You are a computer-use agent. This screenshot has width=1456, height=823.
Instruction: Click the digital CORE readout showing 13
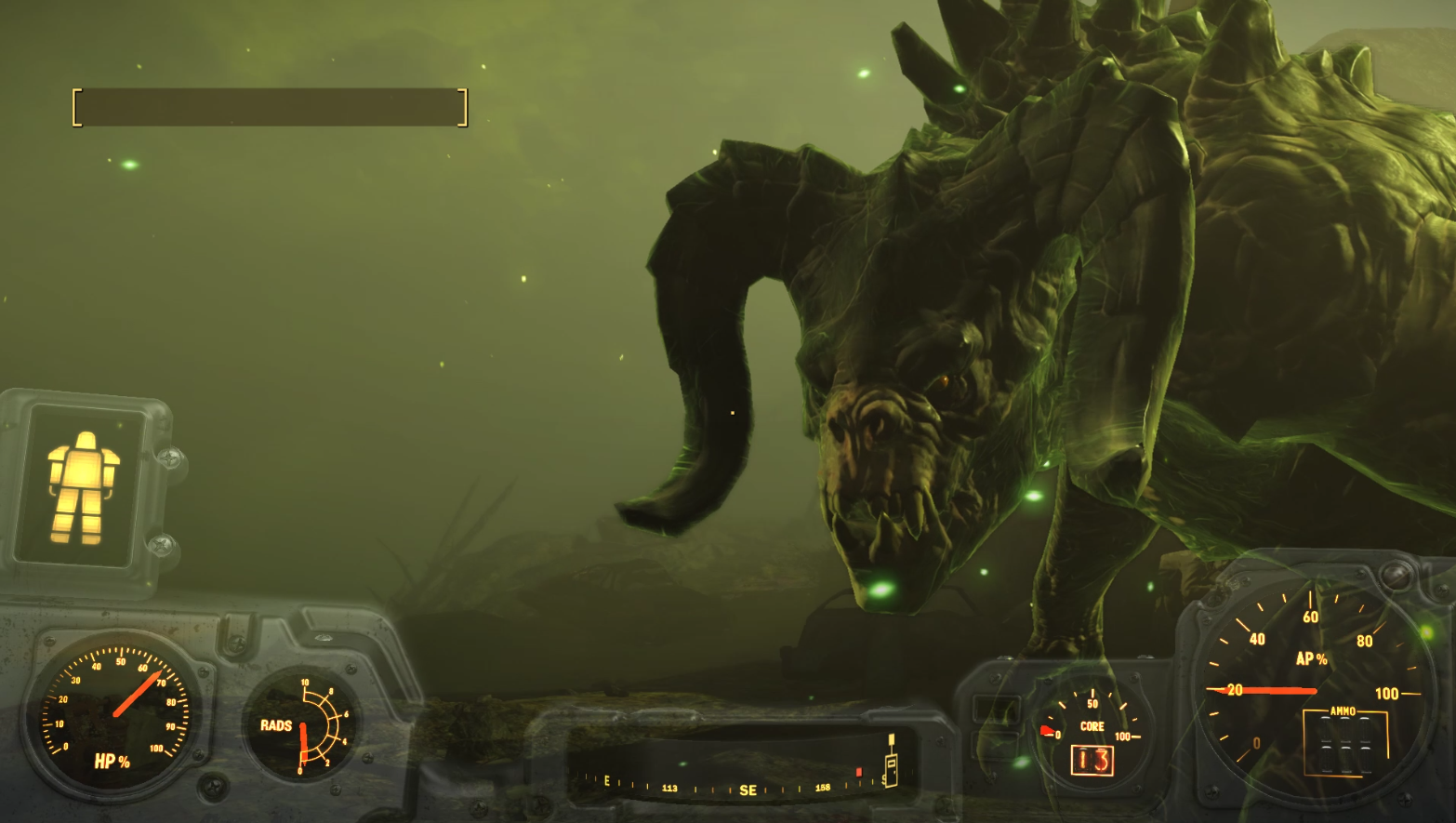pos(1092,762)
